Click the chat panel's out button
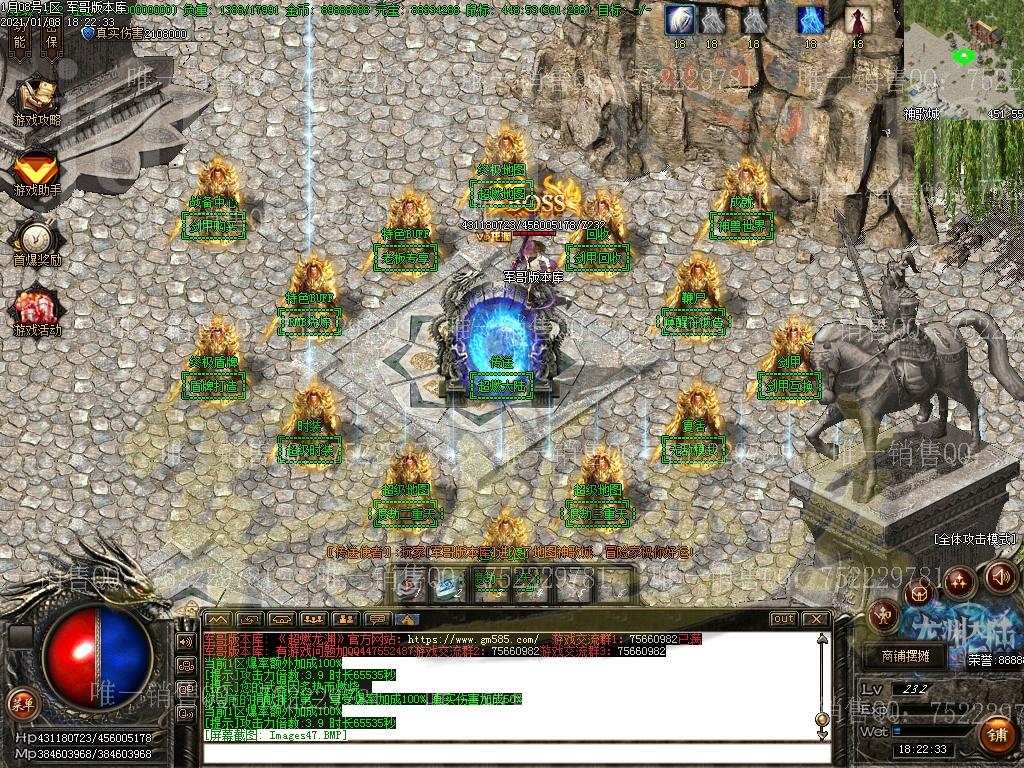Viewport: 1024px width, 768px height. [x=783, y=619]
